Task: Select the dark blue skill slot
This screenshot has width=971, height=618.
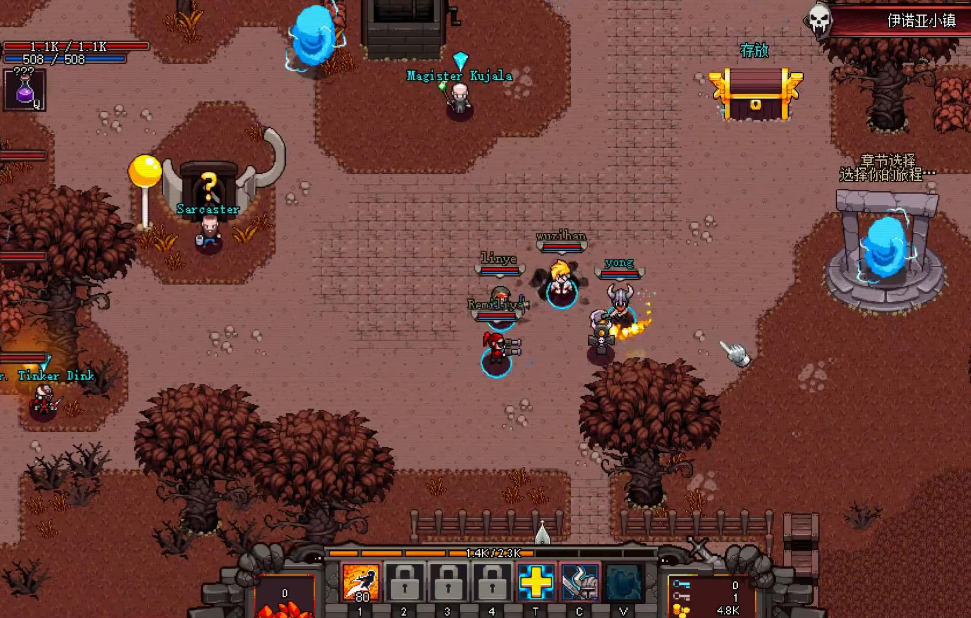Action: pyautogui.click(x=624, y=582)
